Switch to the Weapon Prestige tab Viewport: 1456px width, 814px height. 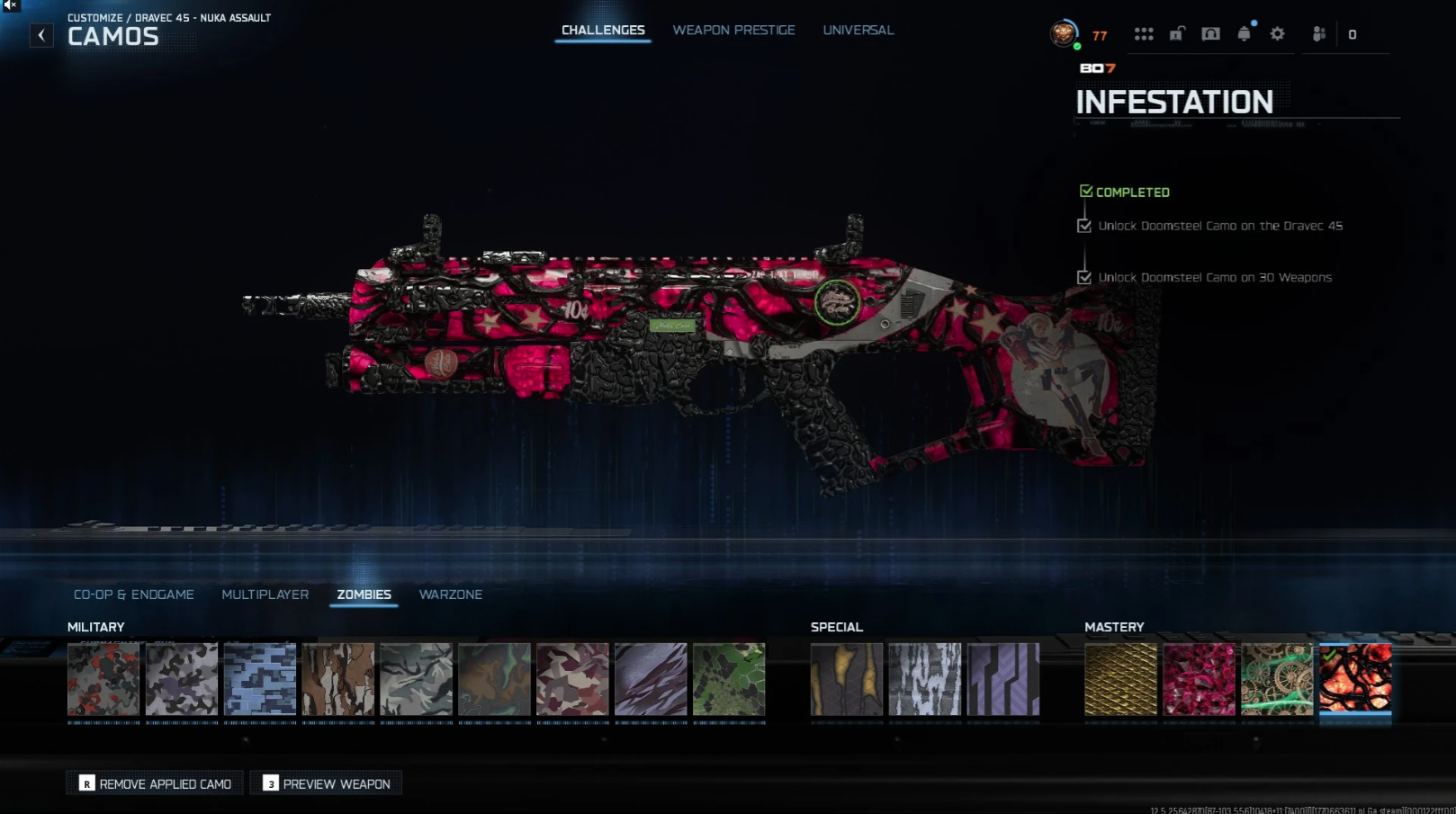point(733,31)
